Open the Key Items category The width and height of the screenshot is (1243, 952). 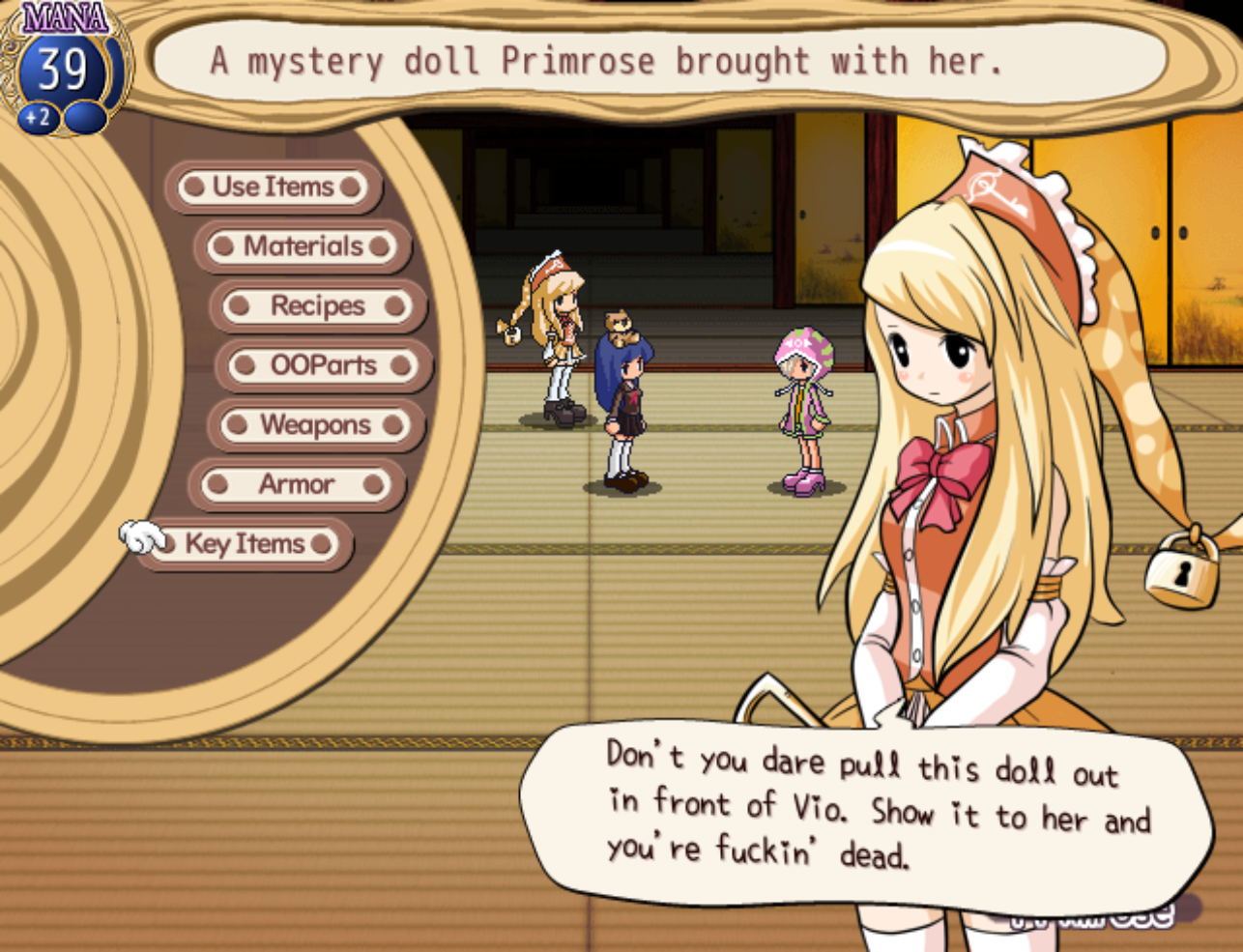245,544
